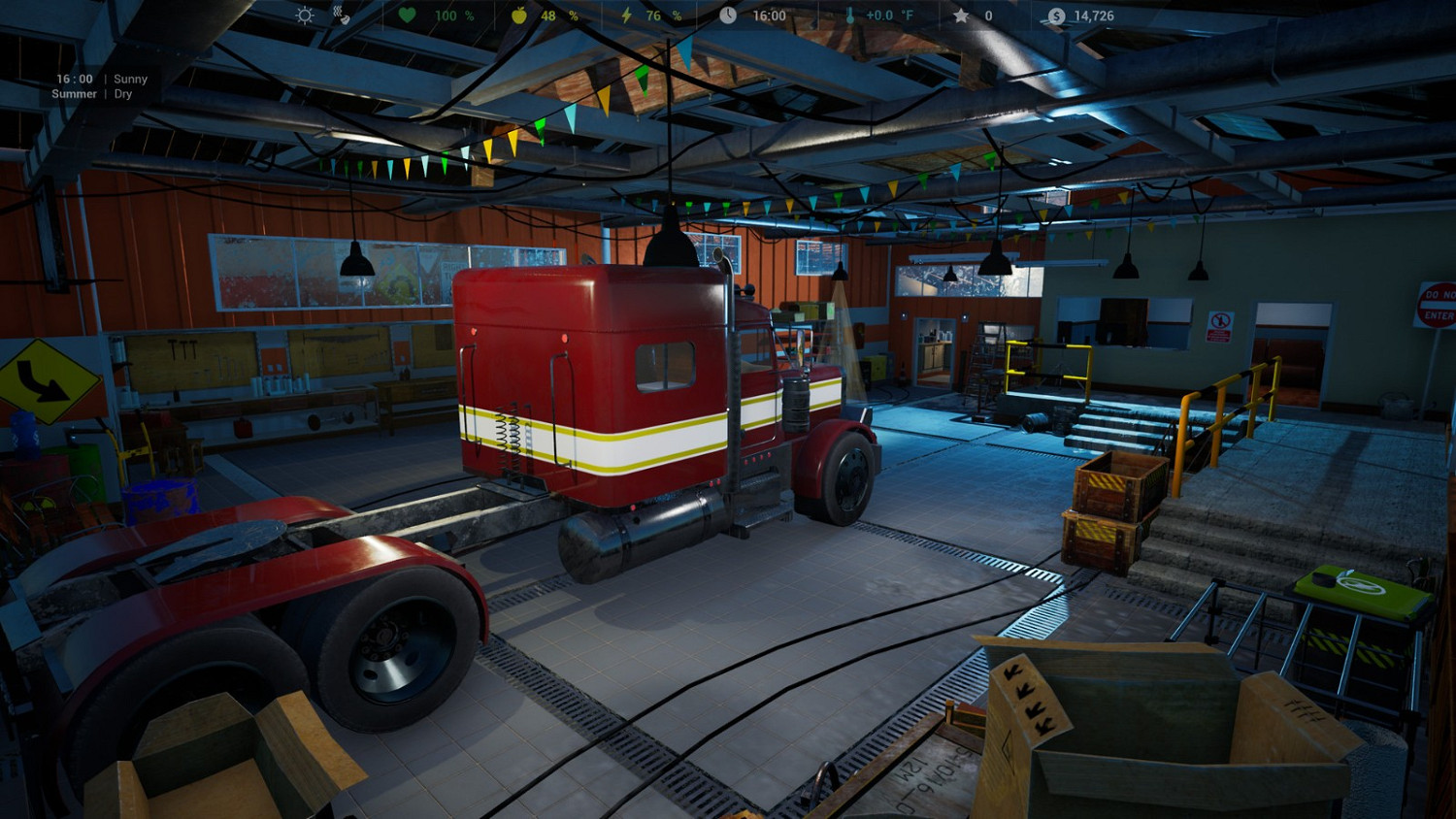The image size is (1456, 819).
Task: Click the +0.0 °F temperature reading
Action: pos(890,16)
